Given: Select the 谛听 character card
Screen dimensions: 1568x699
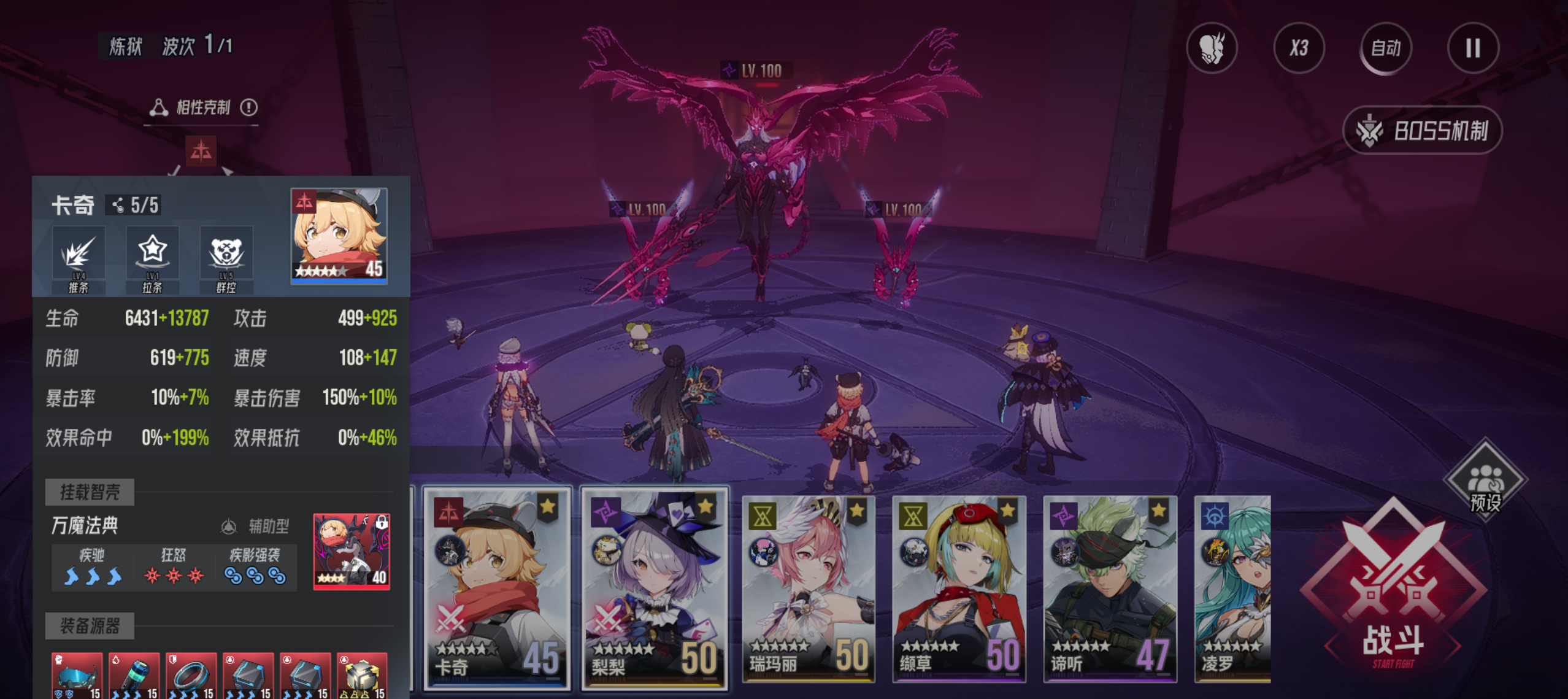Looking at the screenshot, I should coord(1110,588).
